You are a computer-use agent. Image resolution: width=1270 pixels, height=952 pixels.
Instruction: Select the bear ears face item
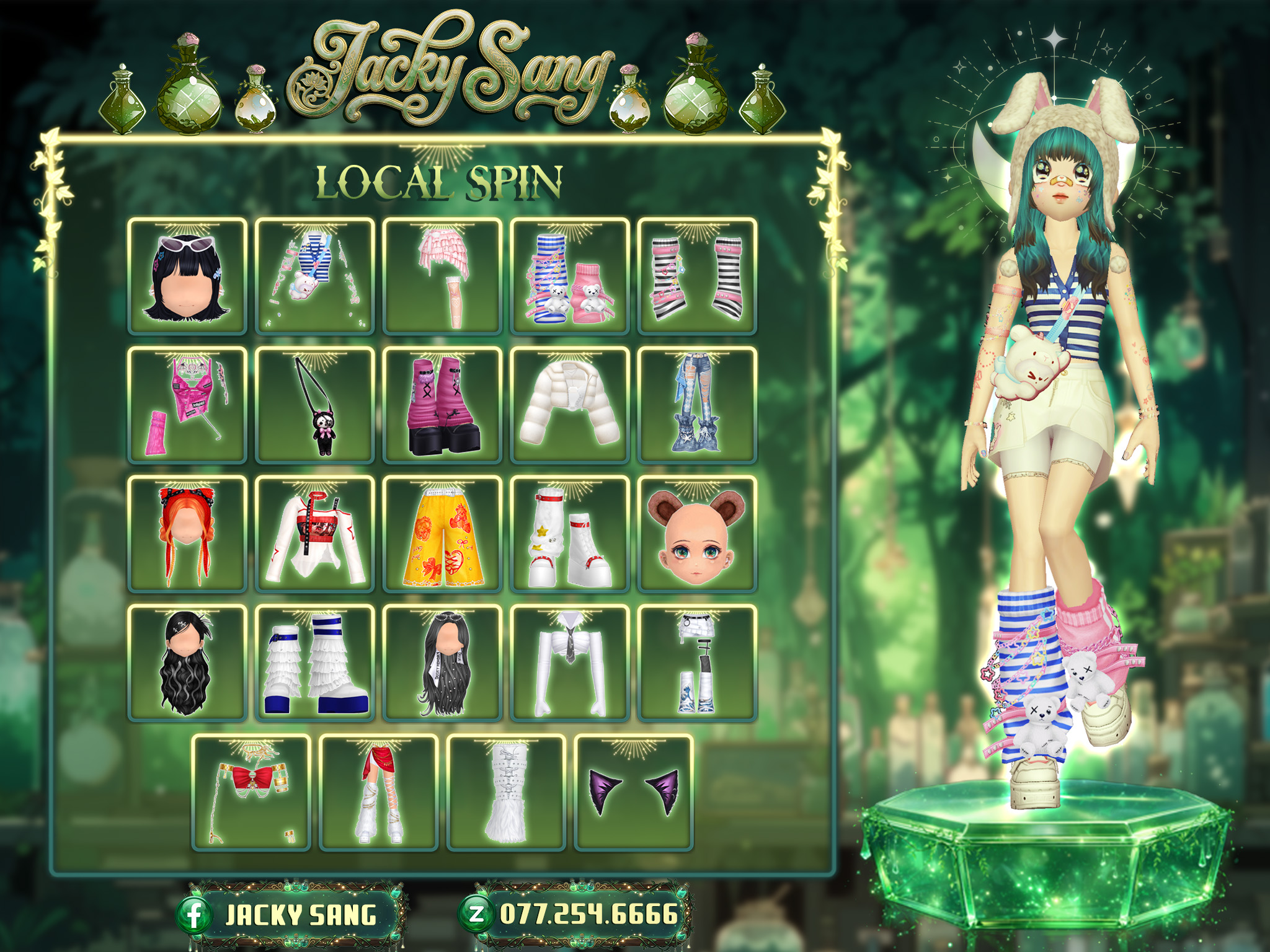click(x=697, y=534)
